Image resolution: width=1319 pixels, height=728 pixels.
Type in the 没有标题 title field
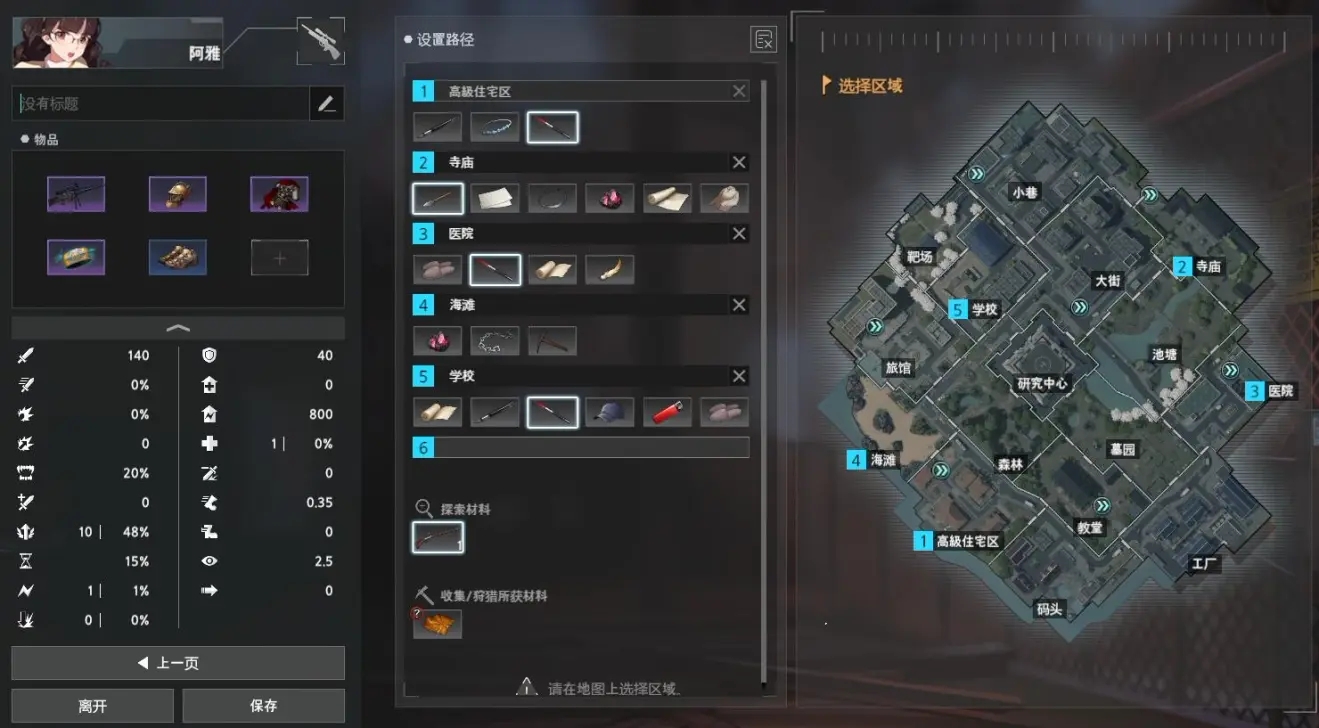(160, 103)
